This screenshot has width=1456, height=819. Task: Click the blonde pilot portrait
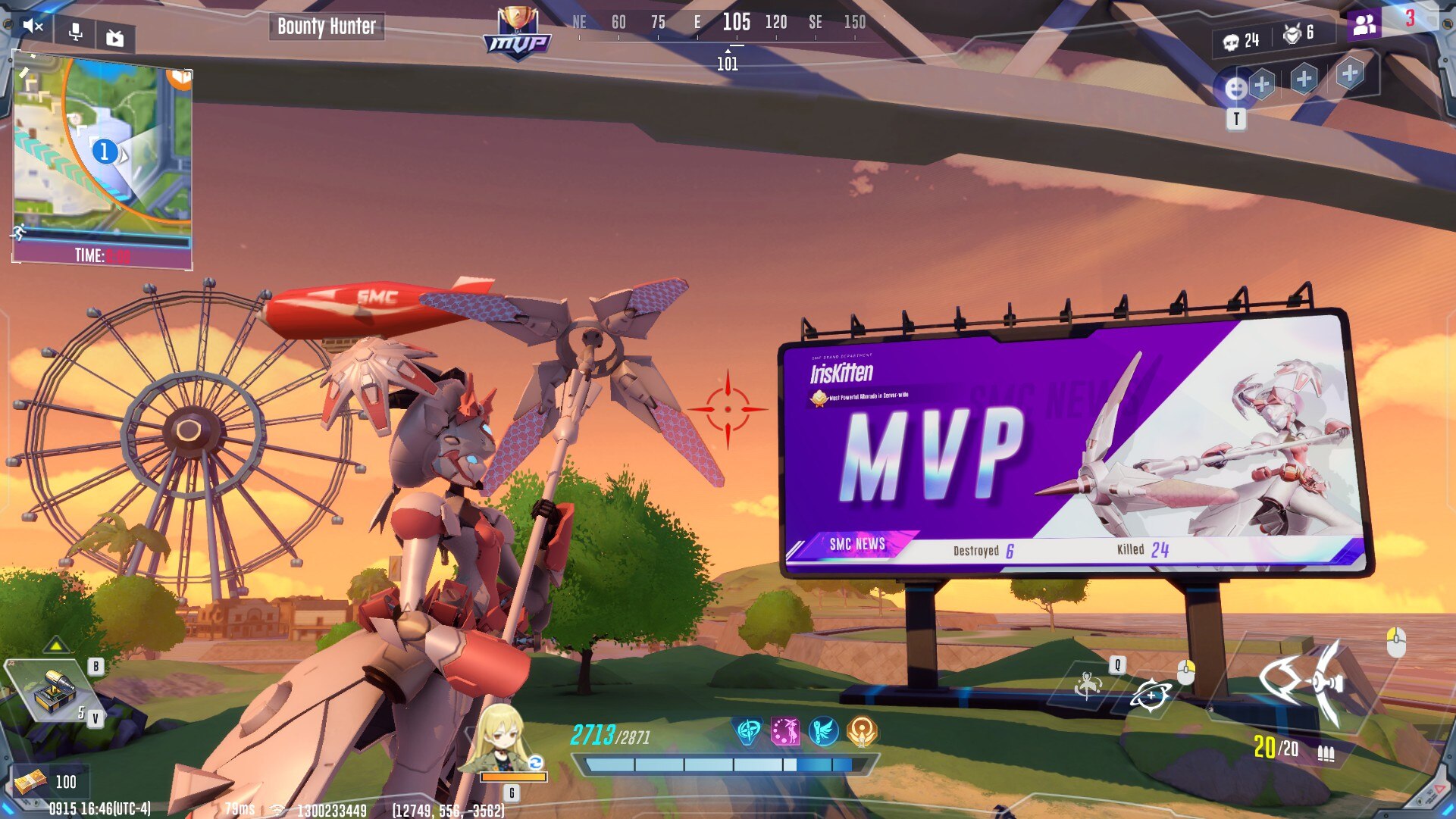(500, 739)
